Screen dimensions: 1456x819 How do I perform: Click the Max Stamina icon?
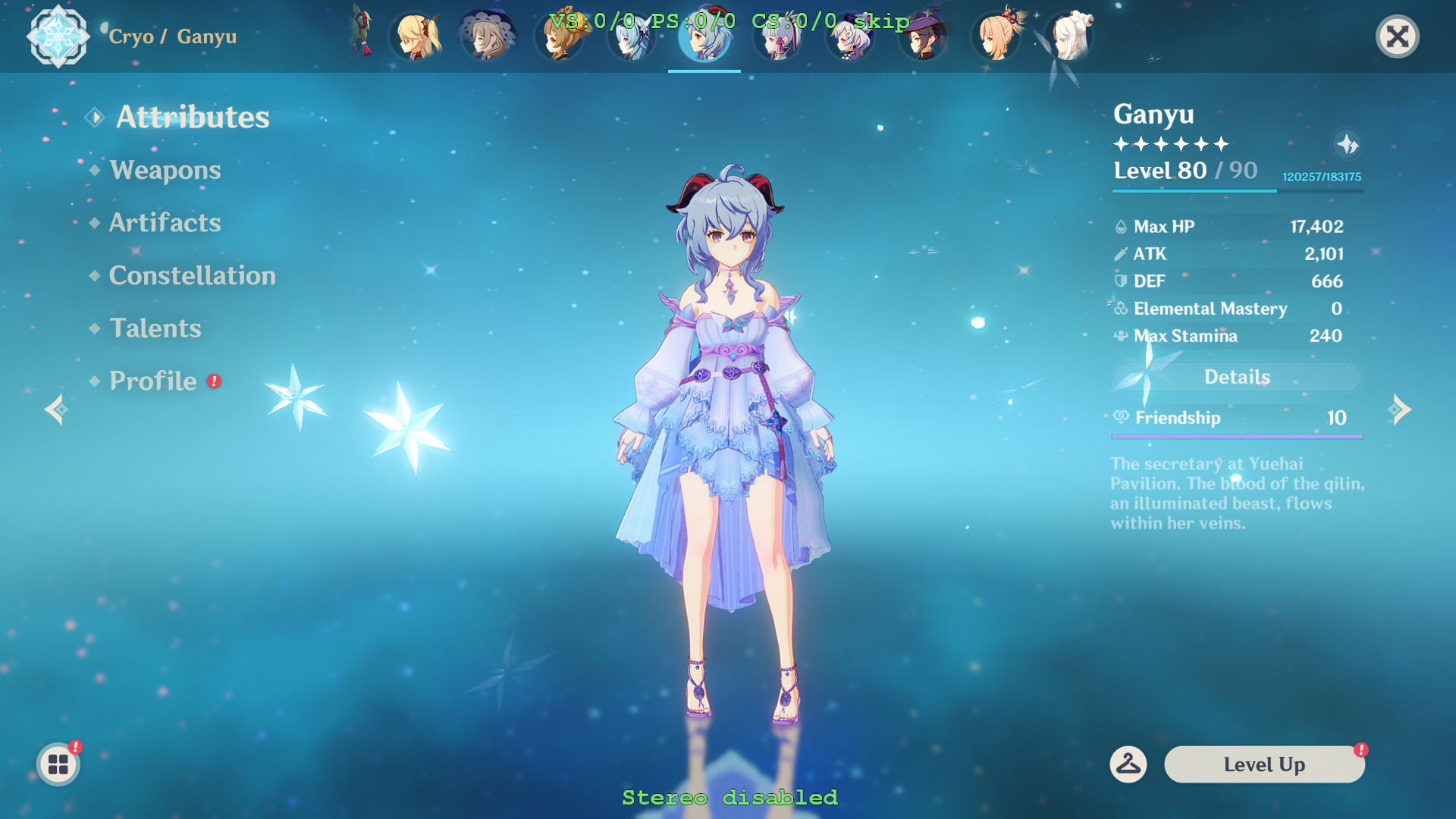click(1119, 336)
